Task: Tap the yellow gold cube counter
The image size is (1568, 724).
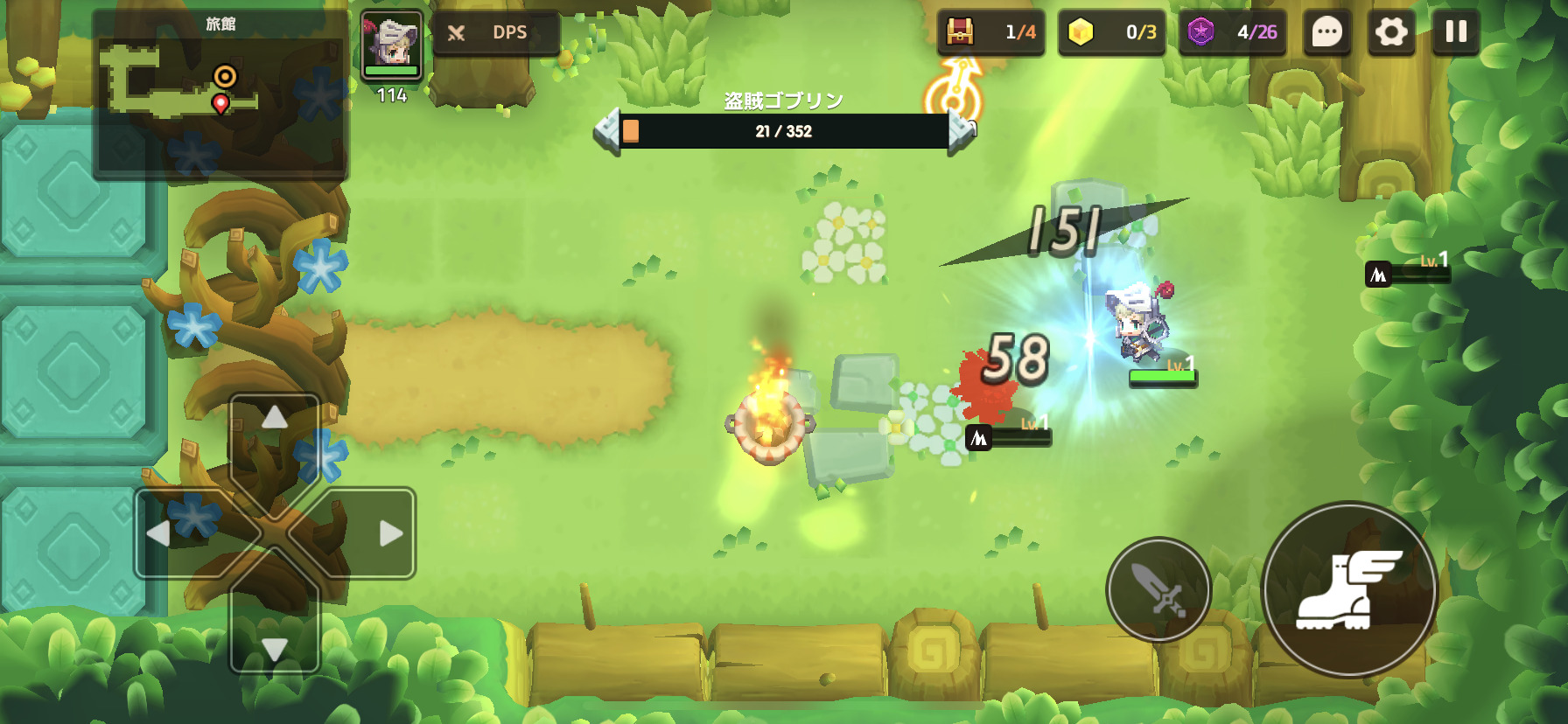Action: (x=1111, y=32)
